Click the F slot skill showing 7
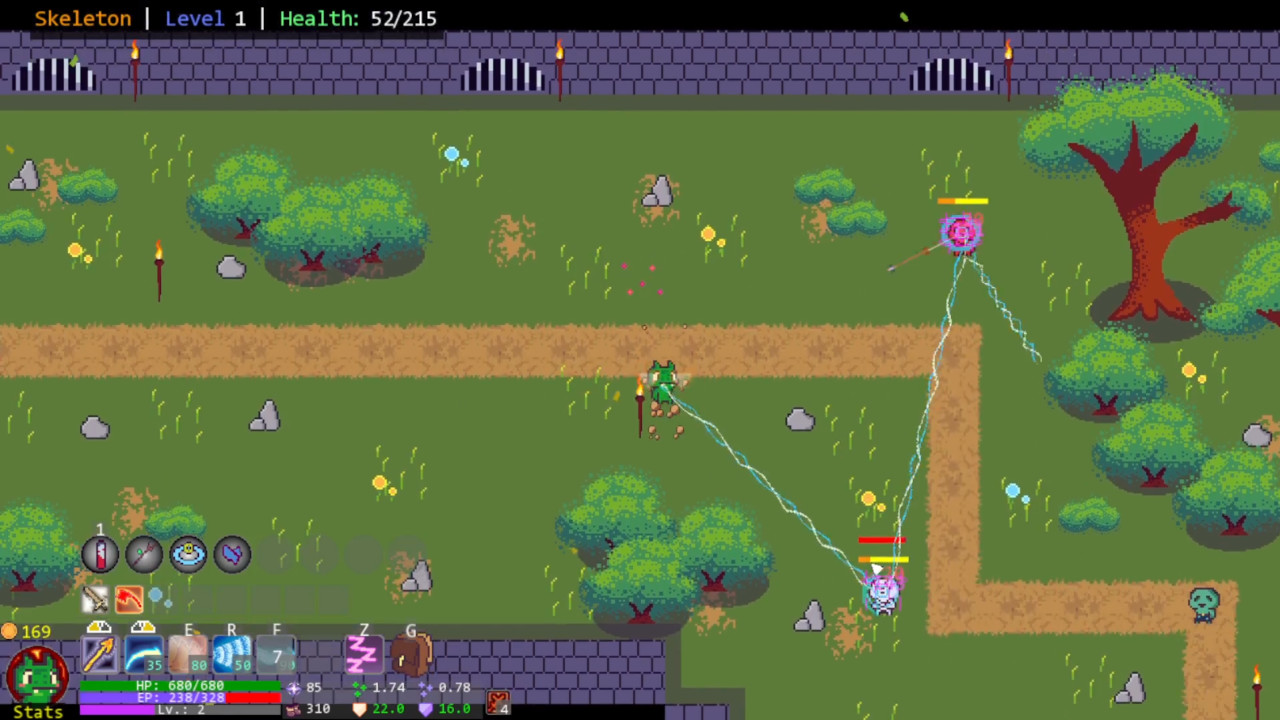1280x720 pixels. coord(276,655)
